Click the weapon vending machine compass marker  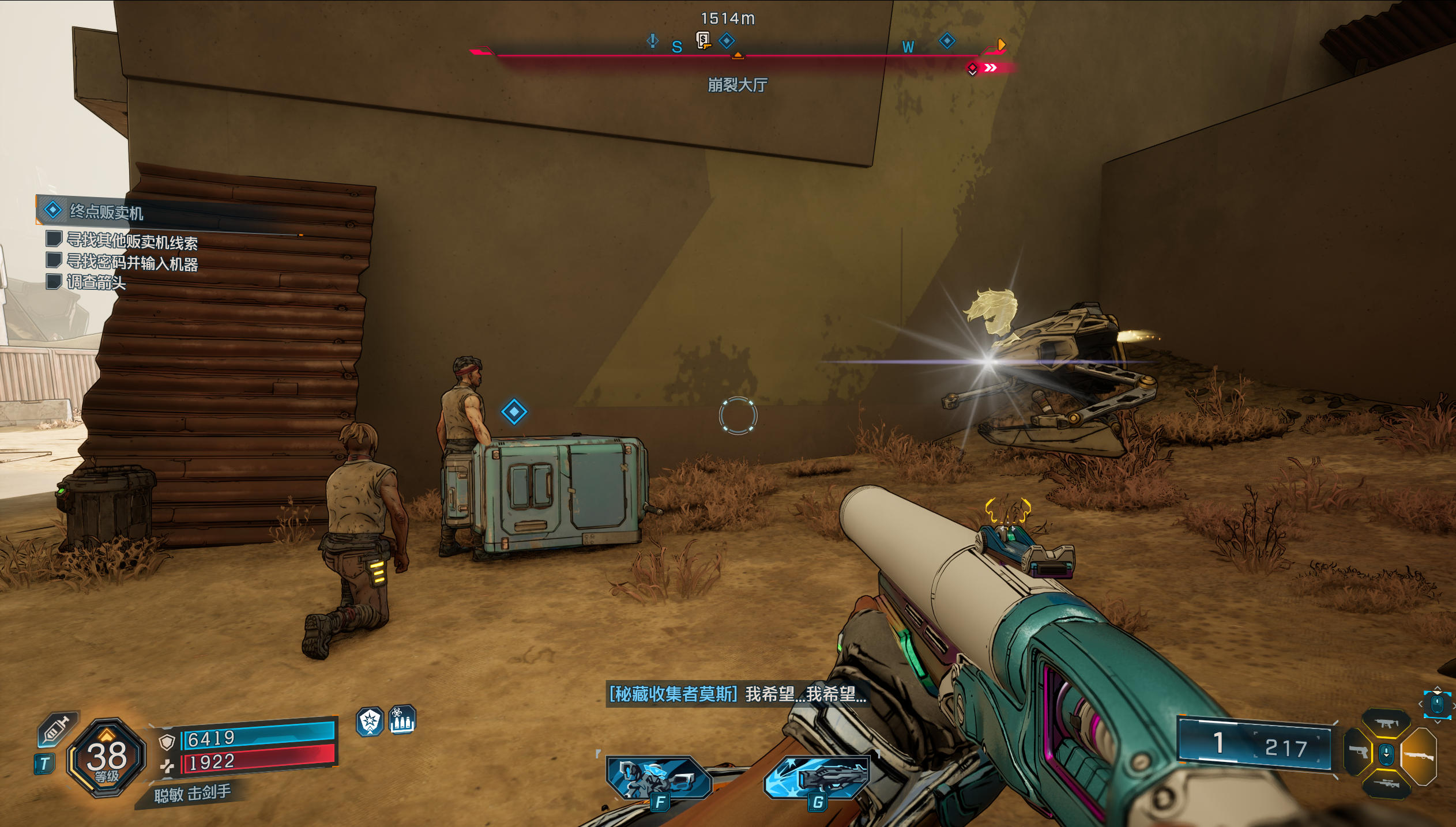703,40
